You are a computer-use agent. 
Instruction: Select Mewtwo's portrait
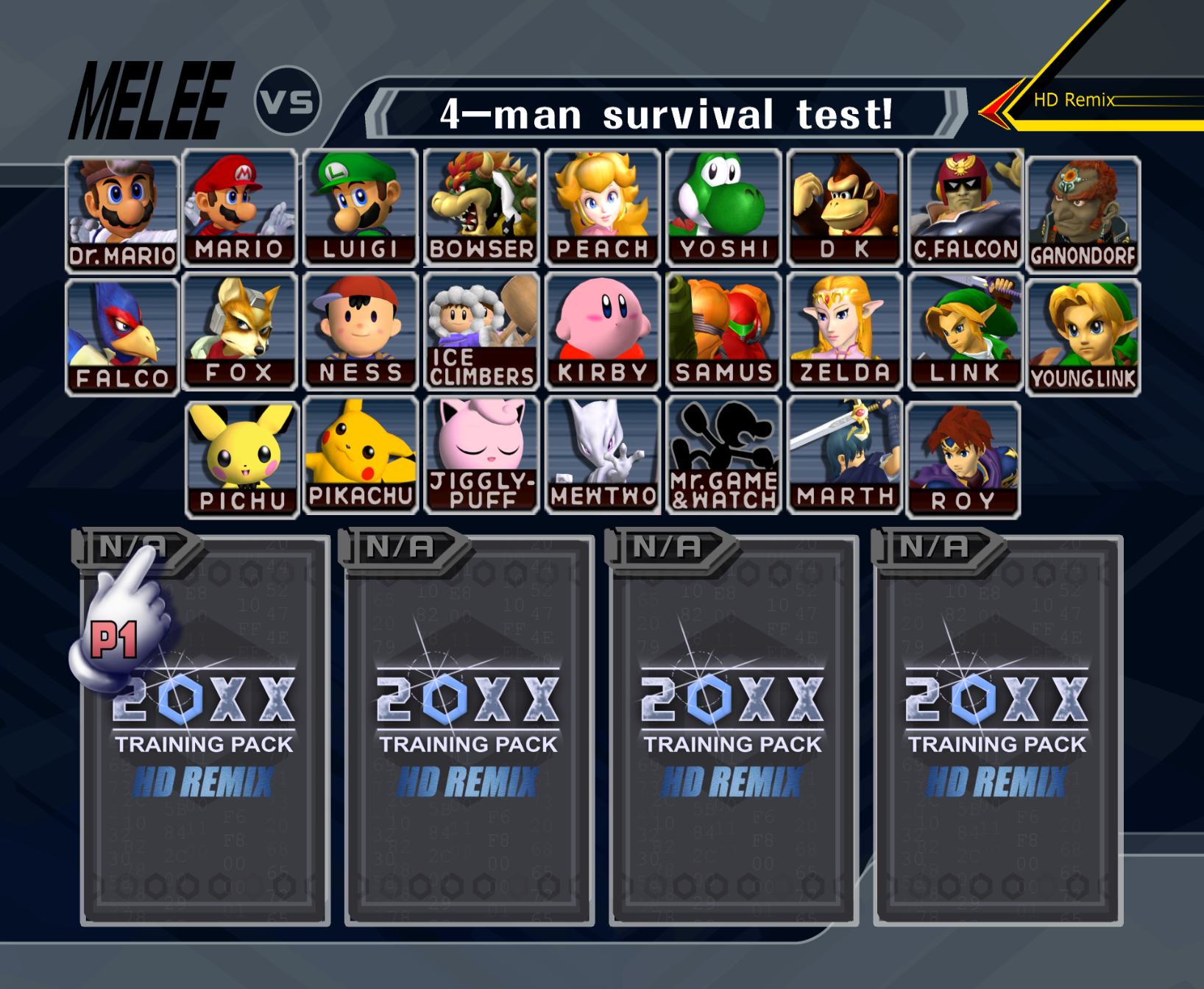pyautogui.click(x=603, y=456)
